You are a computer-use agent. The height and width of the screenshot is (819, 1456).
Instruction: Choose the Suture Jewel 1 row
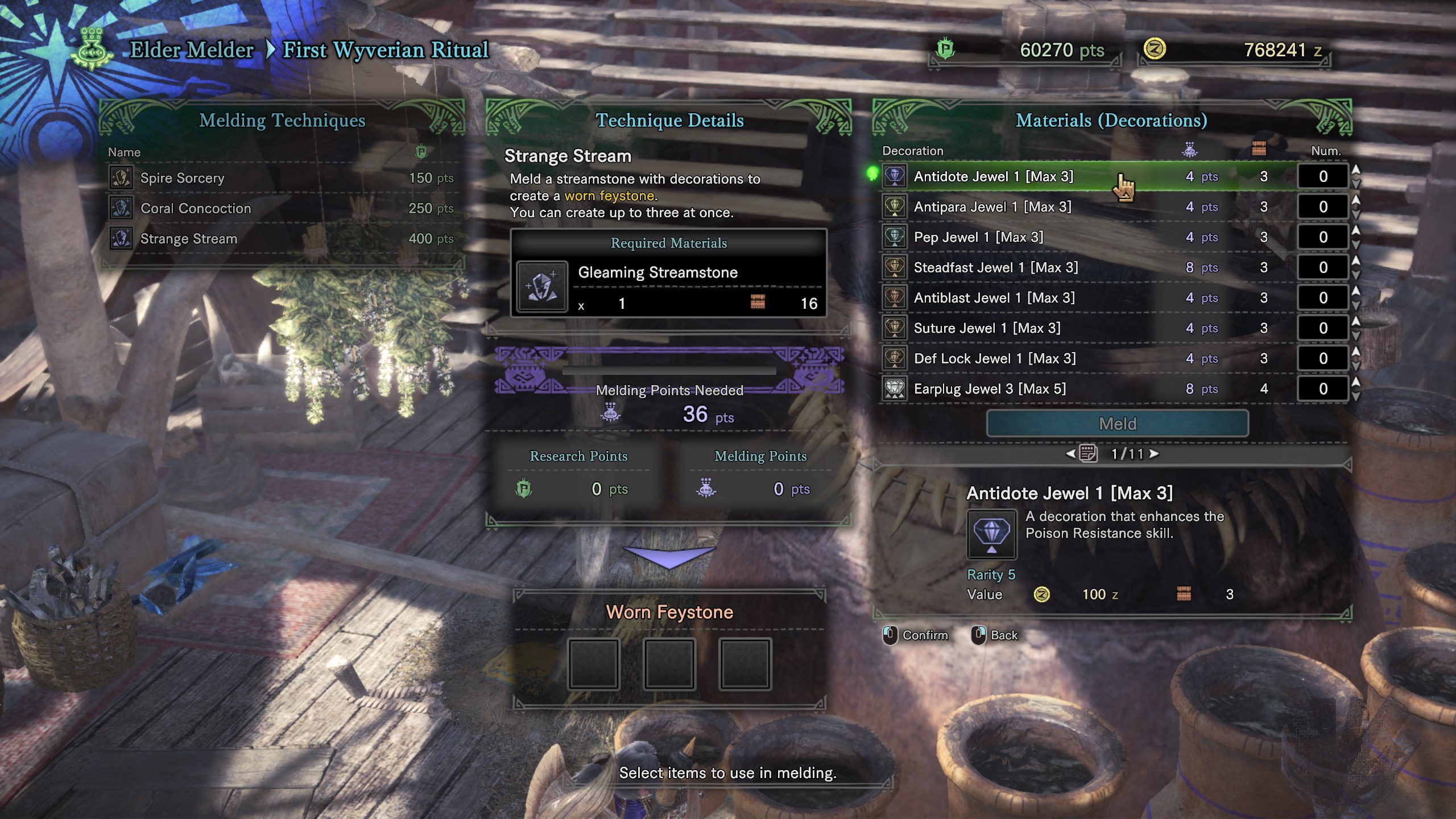[x=987, y=328]
